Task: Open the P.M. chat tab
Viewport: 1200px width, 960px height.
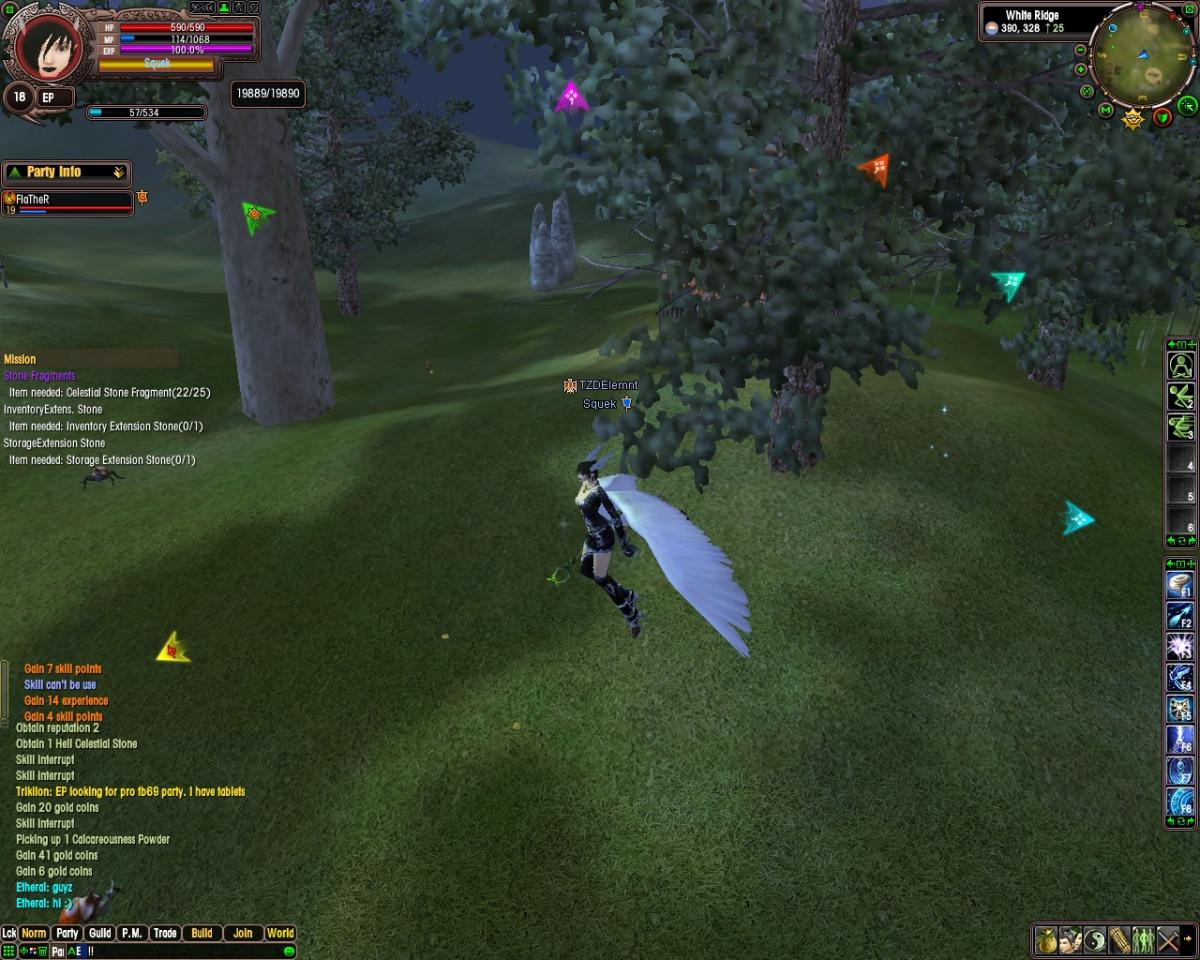Action: [132, 933]
